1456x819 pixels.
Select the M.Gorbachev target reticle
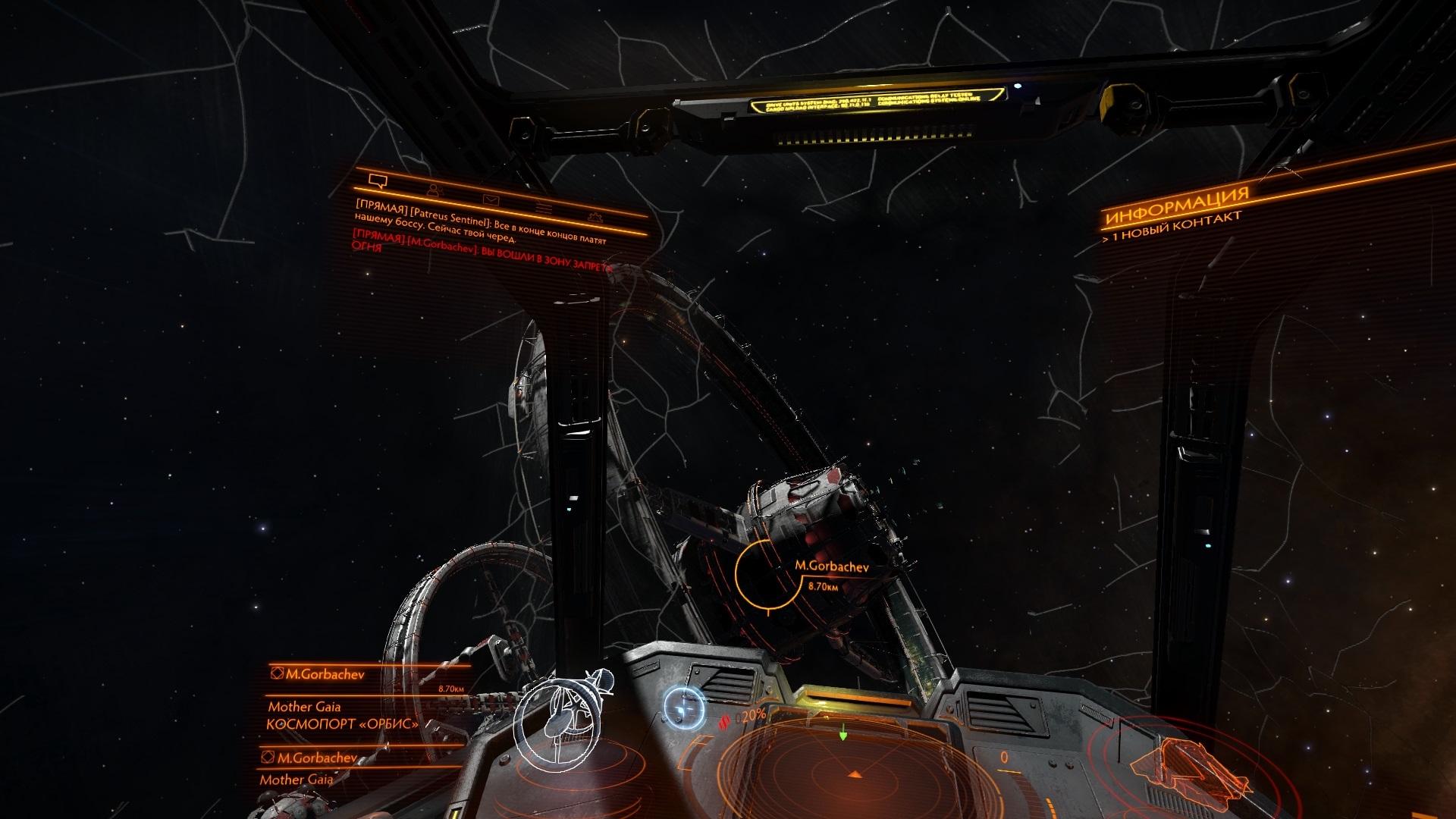pyautogui.click(x=767, y=575)
